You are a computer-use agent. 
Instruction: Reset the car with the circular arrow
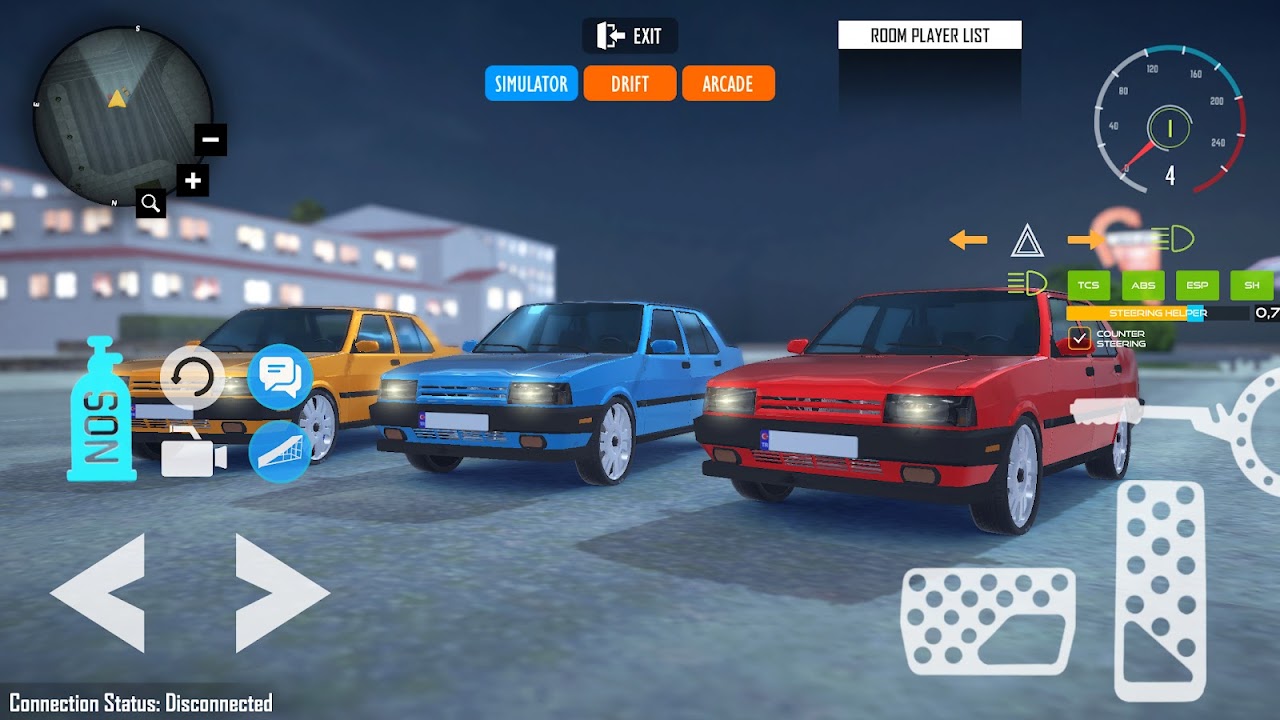point(192,377)
